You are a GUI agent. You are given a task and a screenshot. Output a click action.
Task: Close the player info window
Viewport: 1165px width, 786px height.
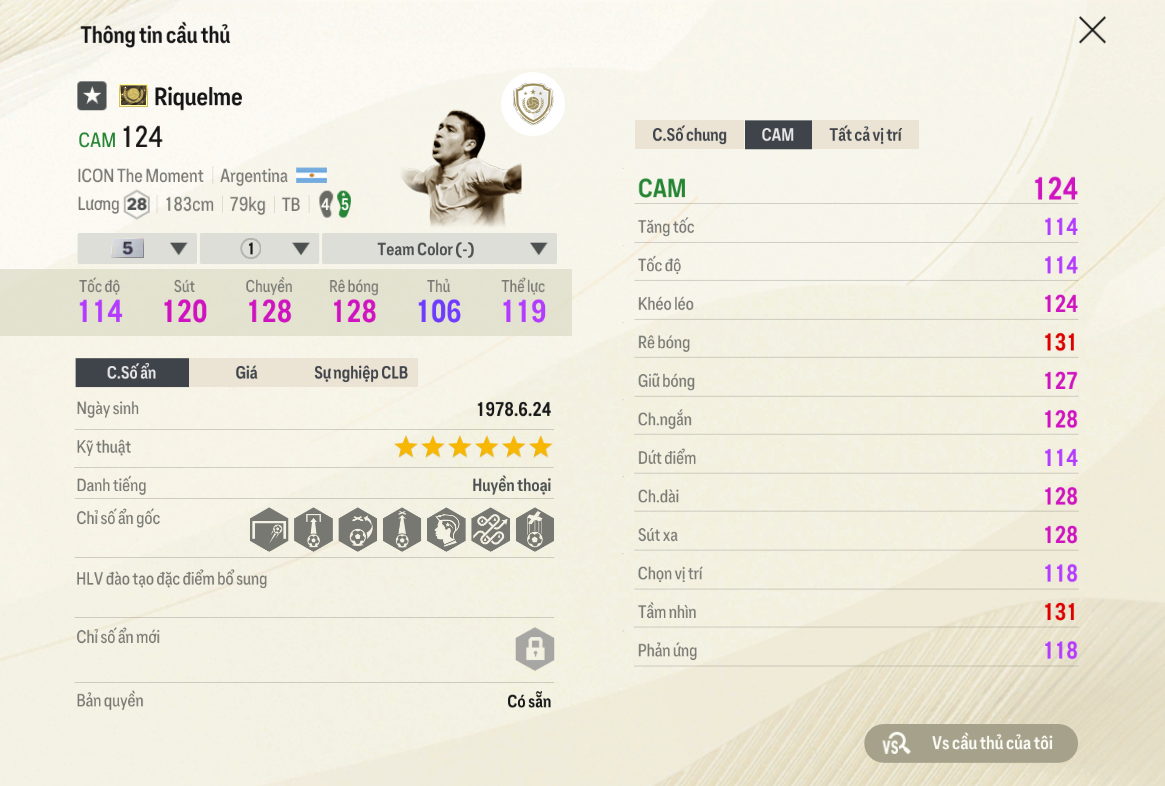1092,30
